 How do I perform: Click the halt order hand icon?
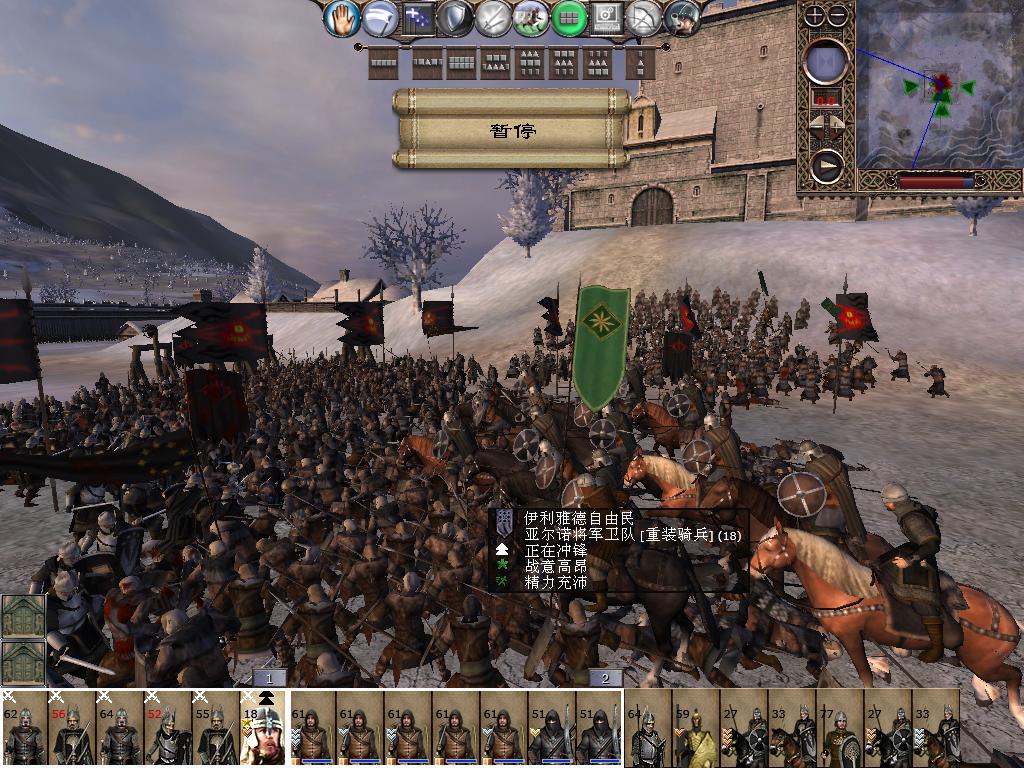[343, 18]
